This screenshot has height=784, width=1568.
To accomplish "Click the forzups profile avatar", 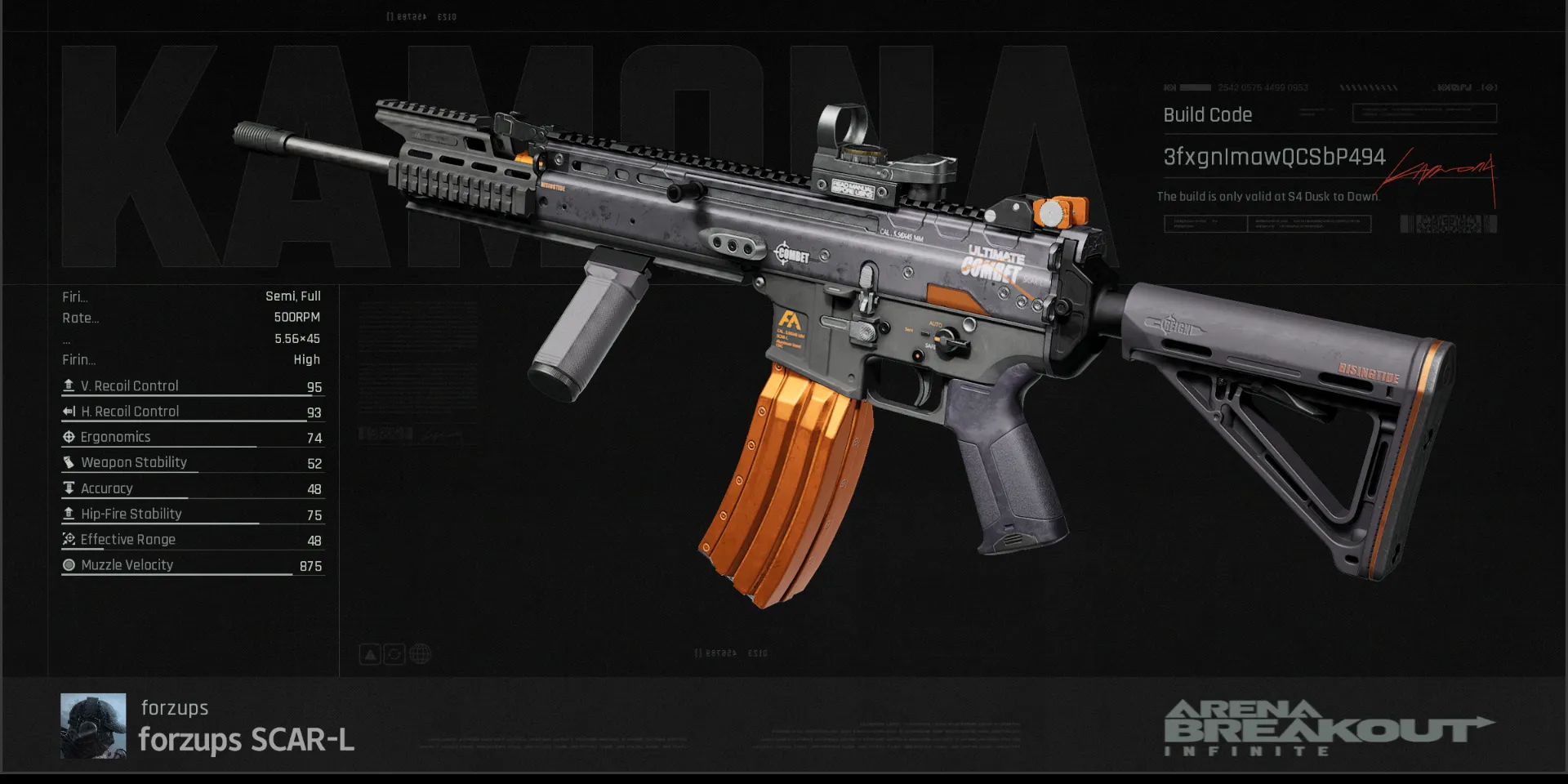I will coord(92,726).
